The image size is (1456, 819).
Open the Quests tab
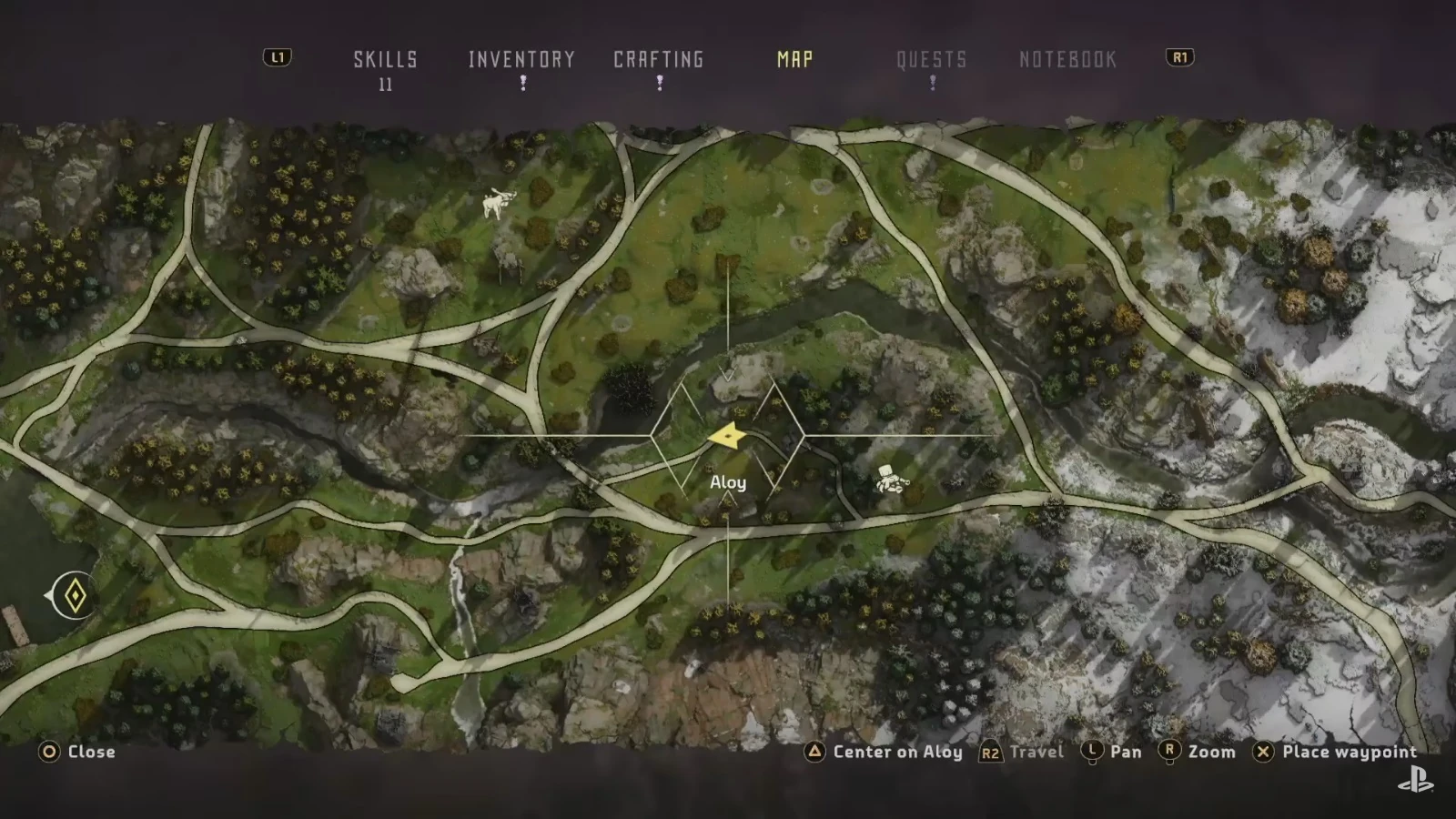click(931, 60)
